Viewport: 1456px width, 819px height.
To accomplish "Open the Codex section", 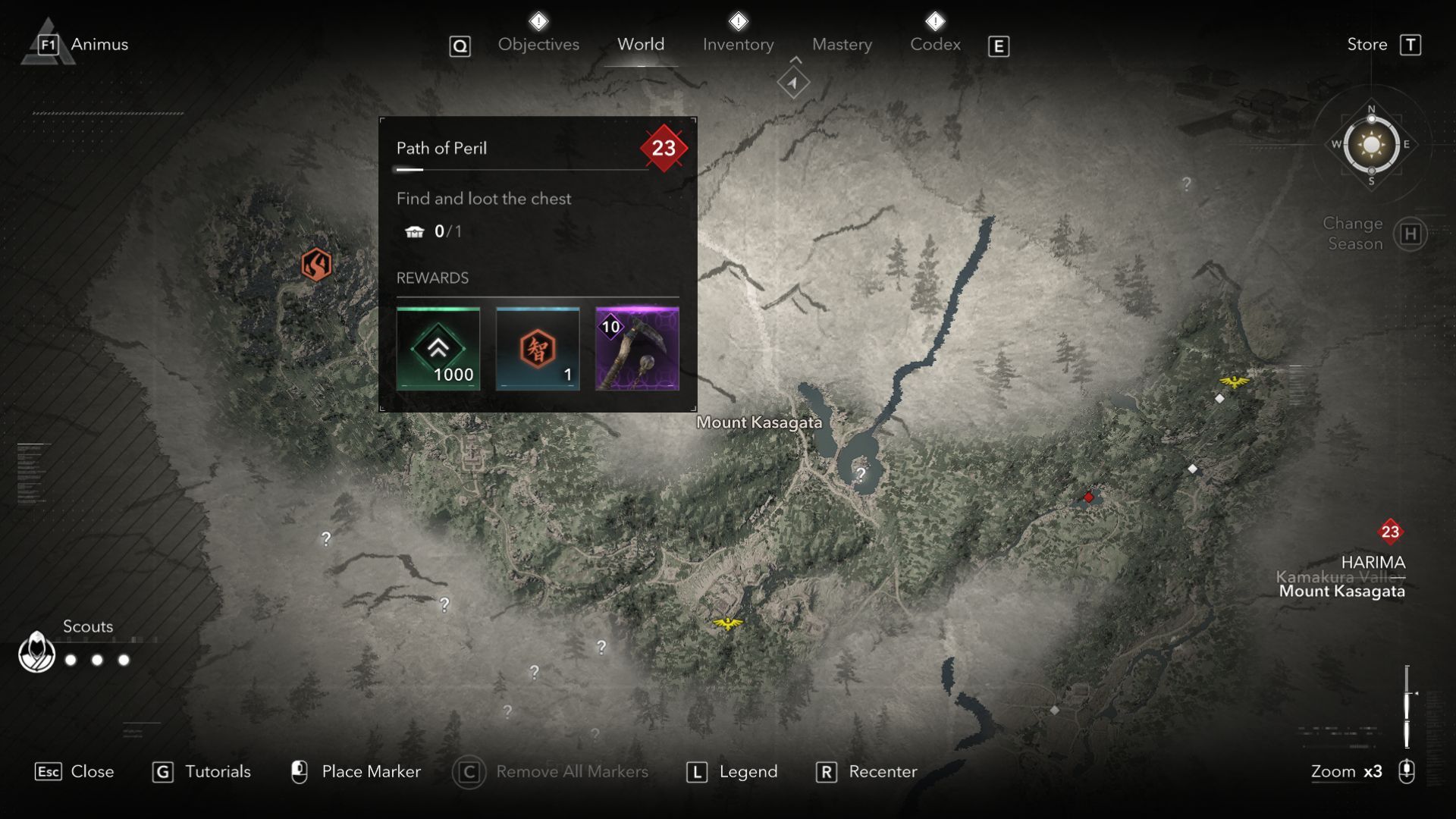I will click(x=934, y=44).
